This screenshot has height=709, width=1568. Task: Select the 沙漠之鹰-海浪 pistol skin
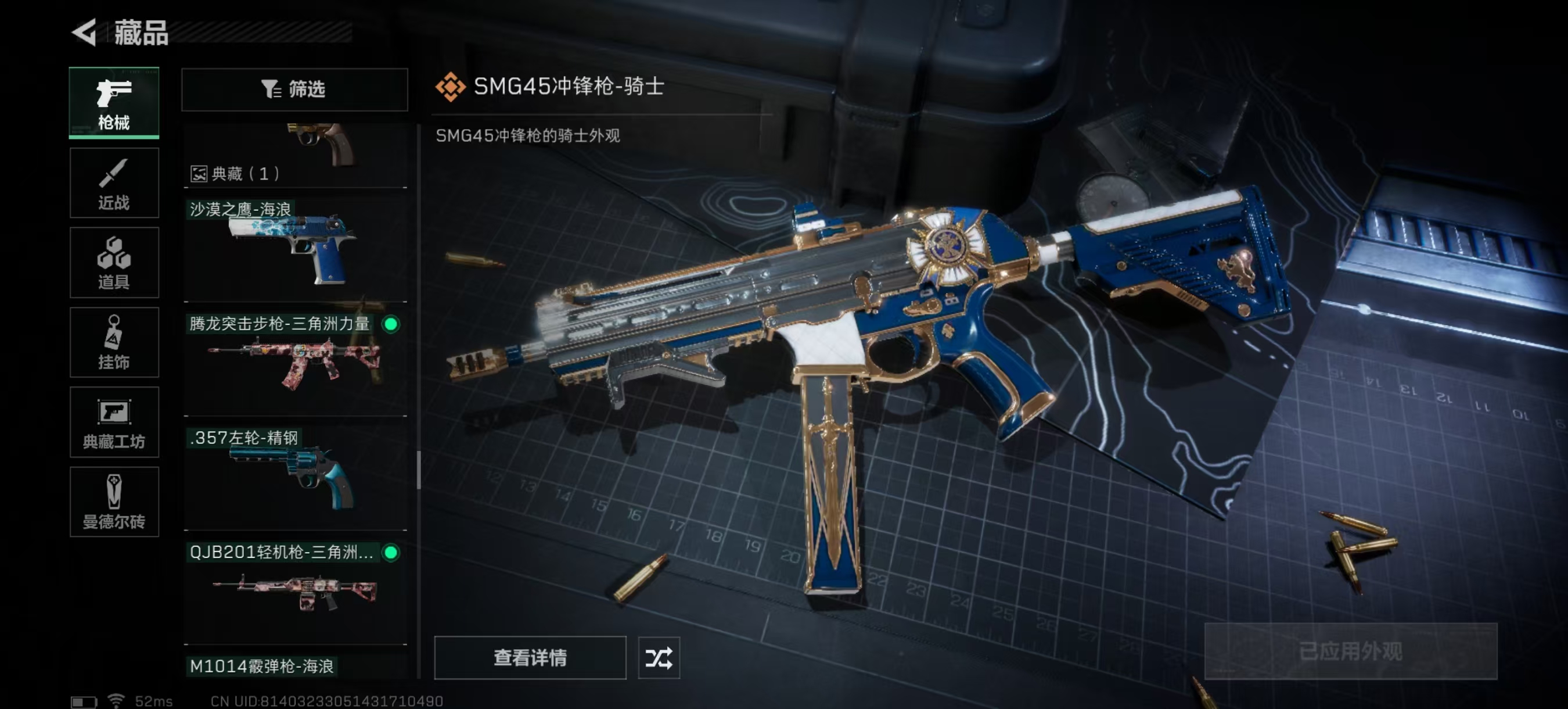(295, 250)
